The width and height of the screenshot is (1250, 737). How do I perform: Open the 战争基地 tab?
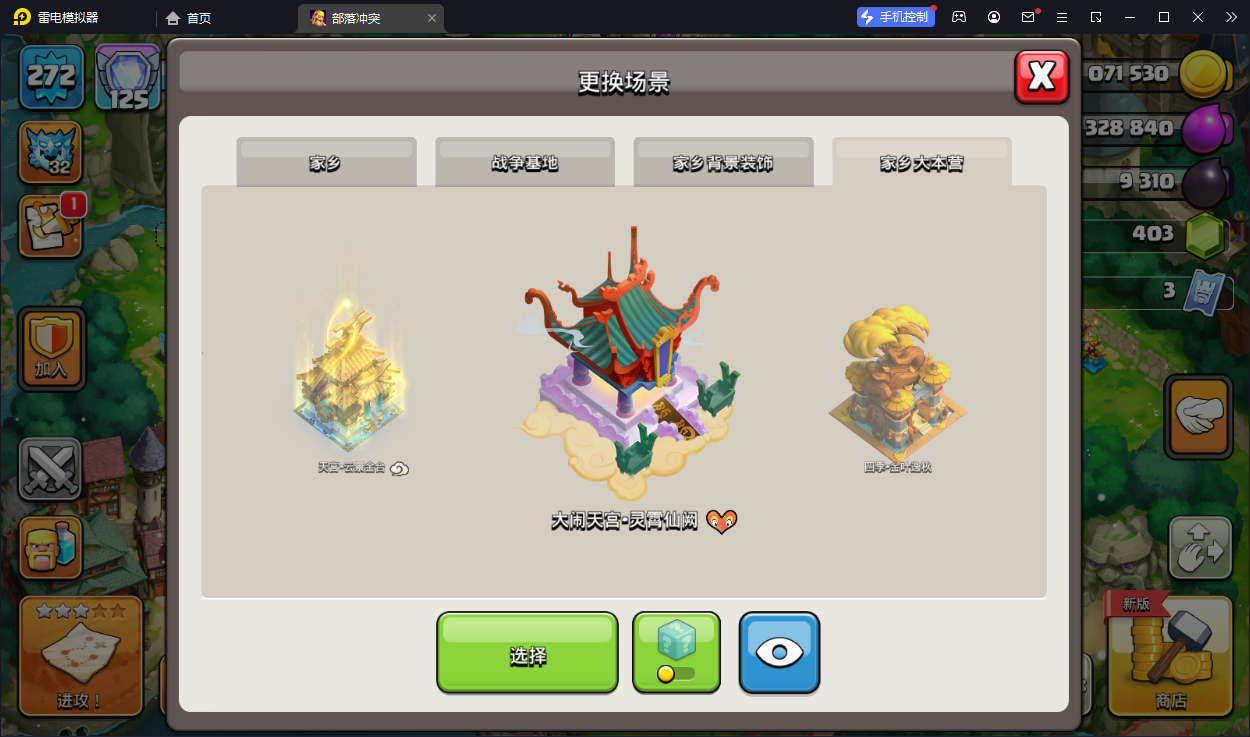pyautogui.click(x=524, y=163)
